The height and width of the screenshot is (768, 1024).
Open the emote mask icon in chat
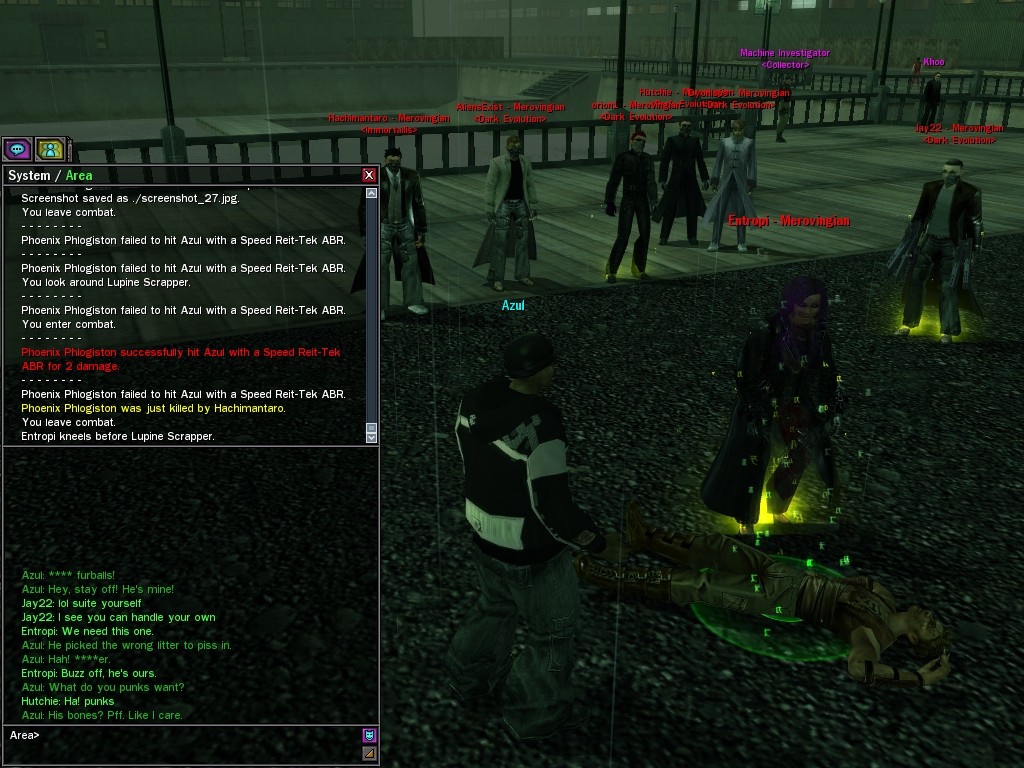point(369,735)
